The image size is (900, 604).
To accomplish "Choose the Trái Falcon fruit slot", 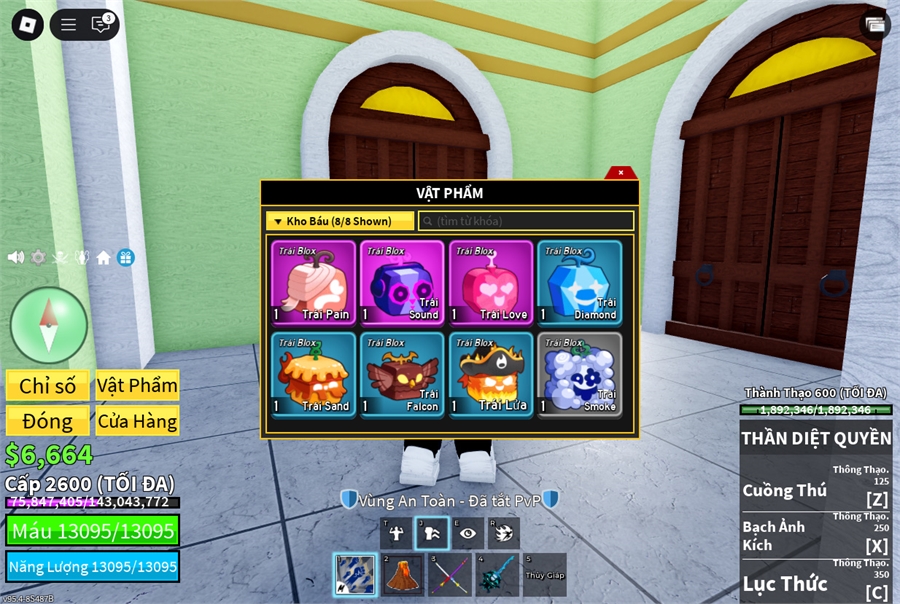I will click(x=402, y=374).
